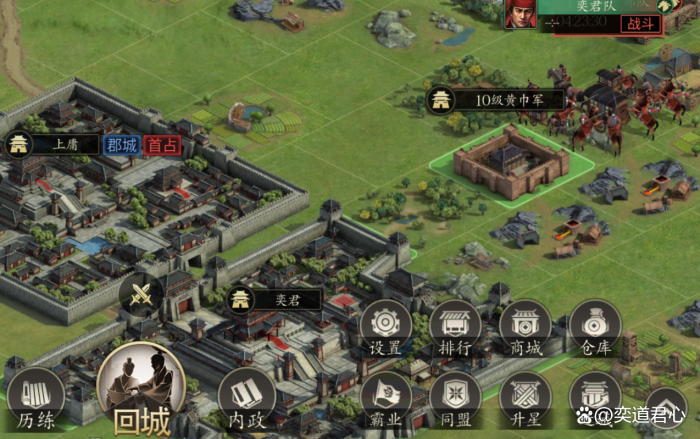Open the 升星 star upgrade menu

(525, 398)
